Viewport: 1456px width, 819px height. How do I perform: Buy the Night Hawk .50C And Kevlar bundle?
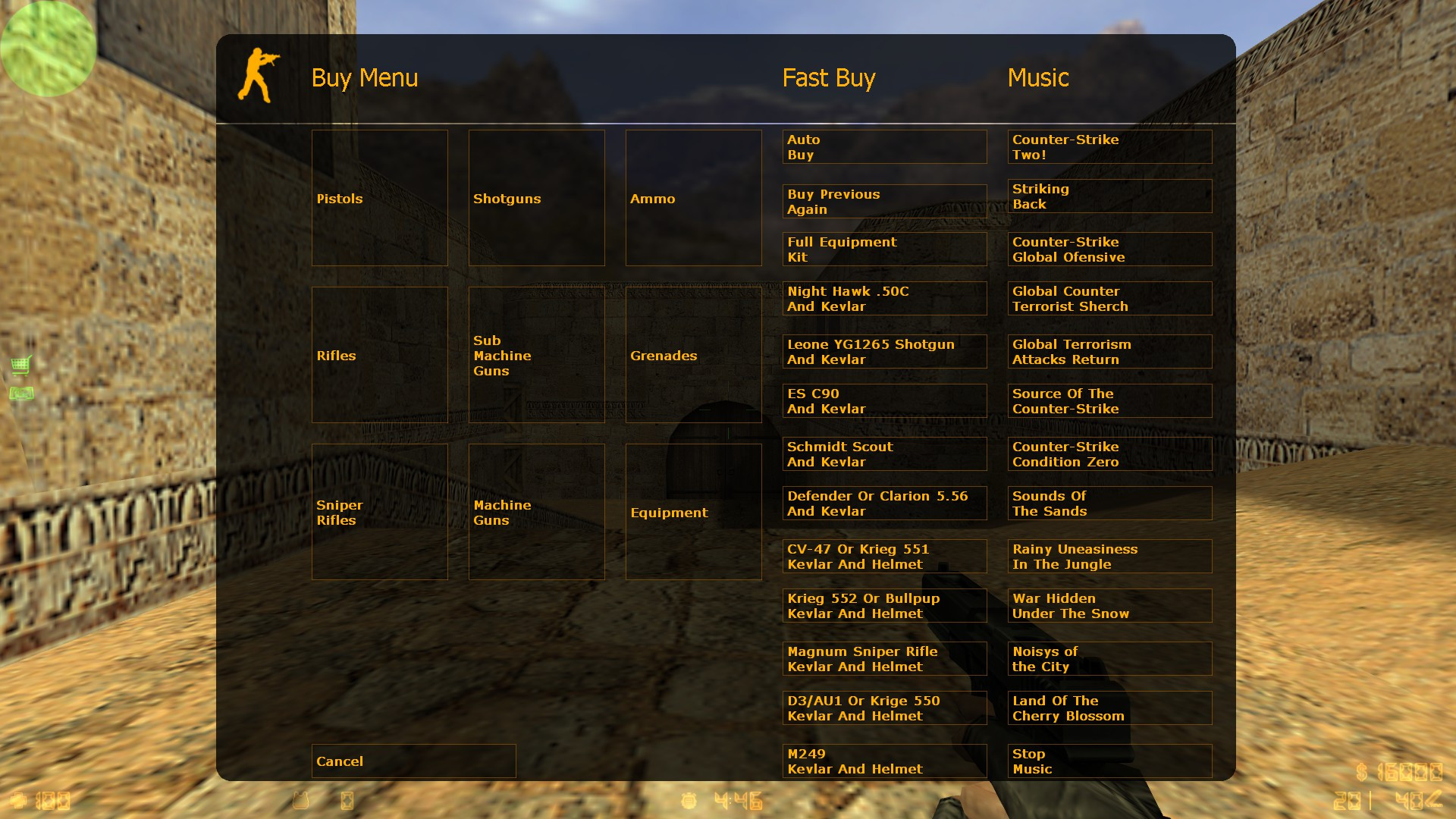pos(884,298)
